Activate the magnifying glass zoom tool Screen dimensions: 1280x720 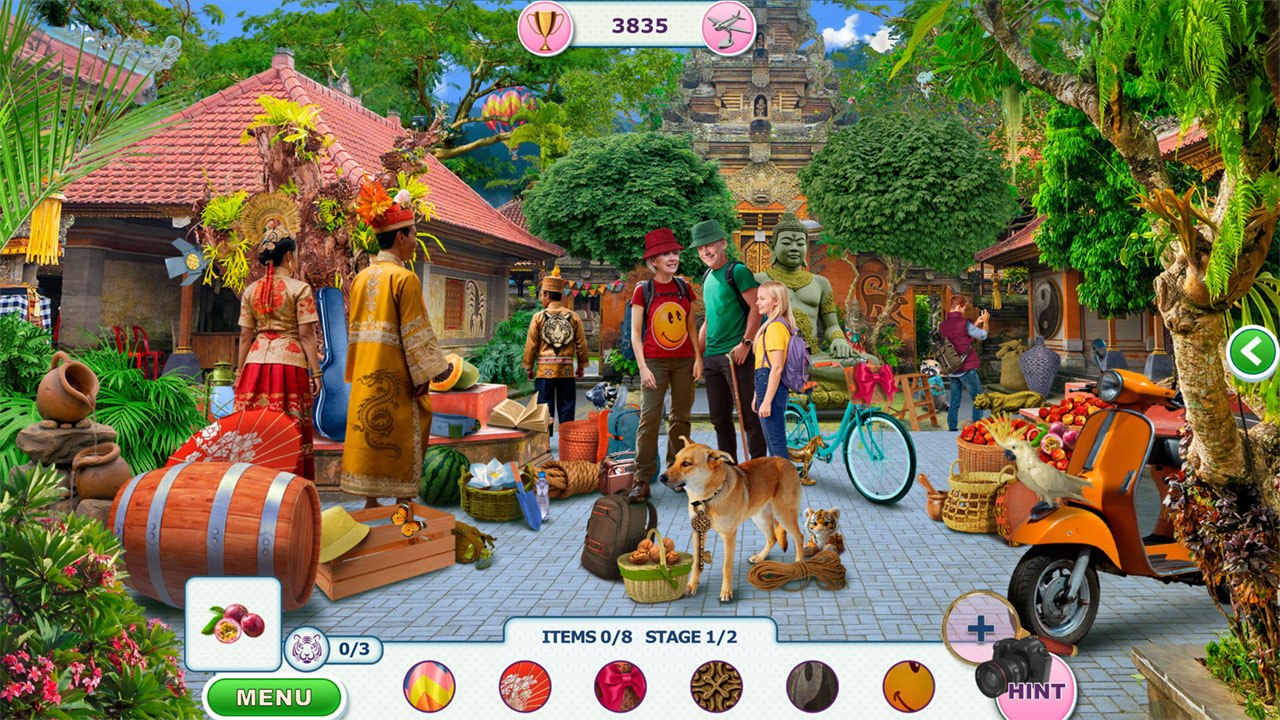pos(980,628)
